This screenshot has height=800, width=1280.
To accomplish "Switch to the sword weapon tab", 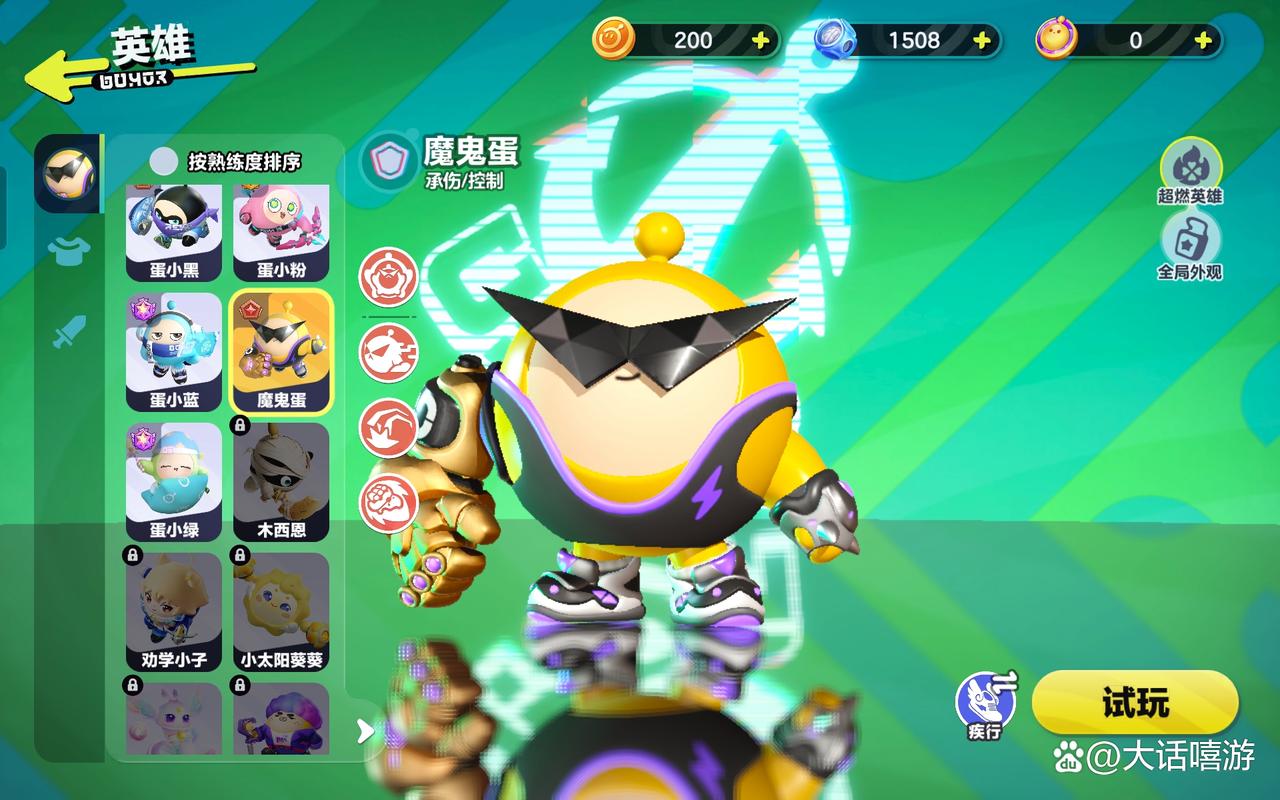I will pos(69,331).
